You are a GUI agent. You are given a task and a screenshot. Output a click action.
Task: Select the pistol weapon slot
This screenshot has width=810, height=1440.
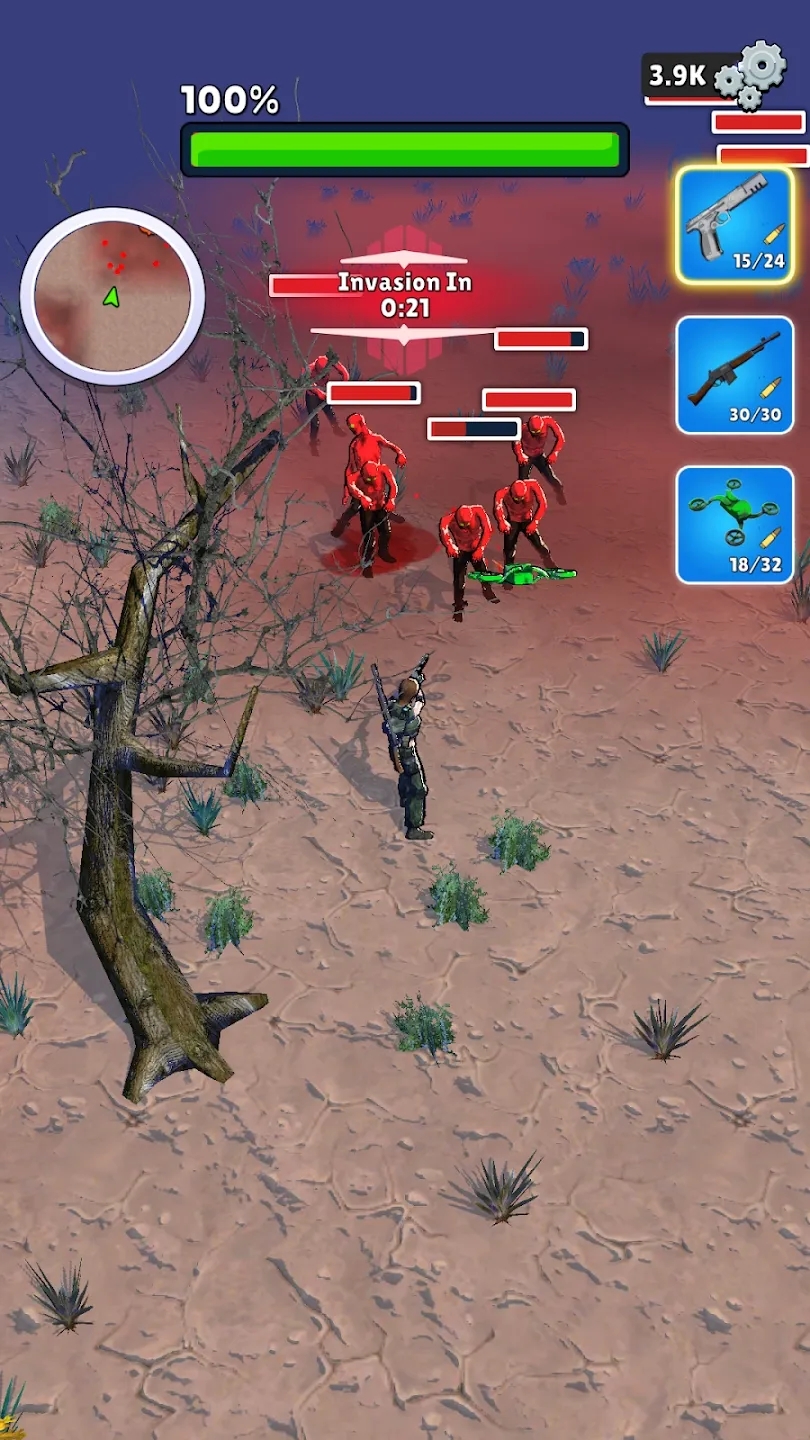735,225
